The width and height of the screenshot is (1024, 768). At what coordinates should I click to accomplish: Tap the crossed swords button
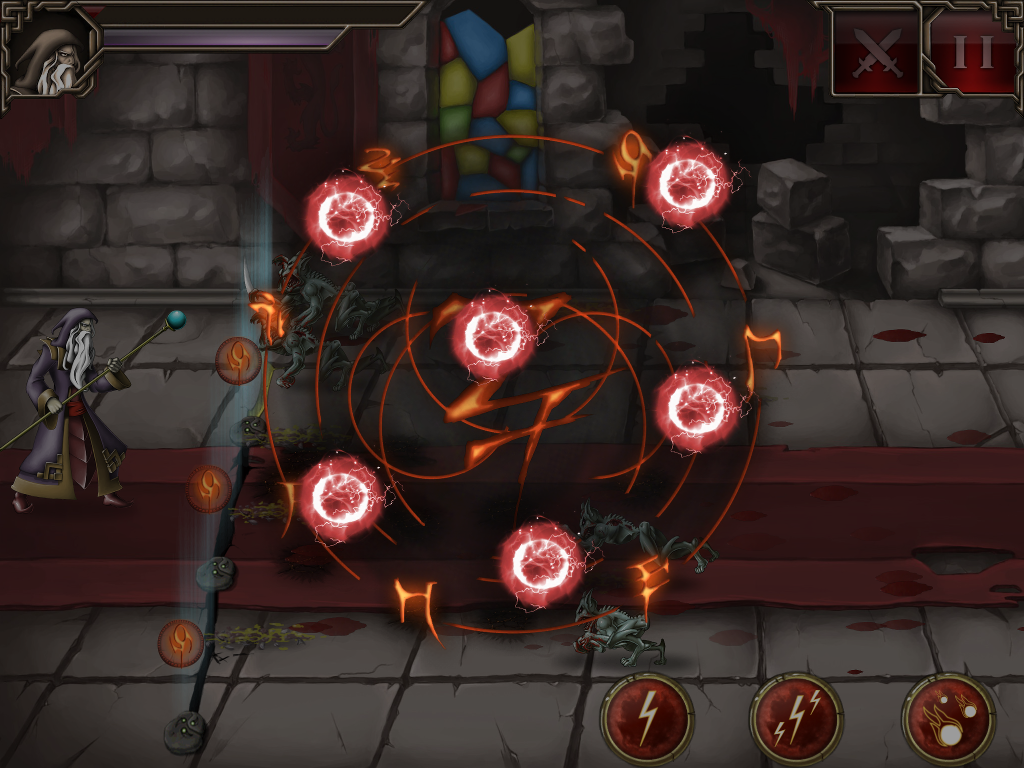[x=877, y=51]
